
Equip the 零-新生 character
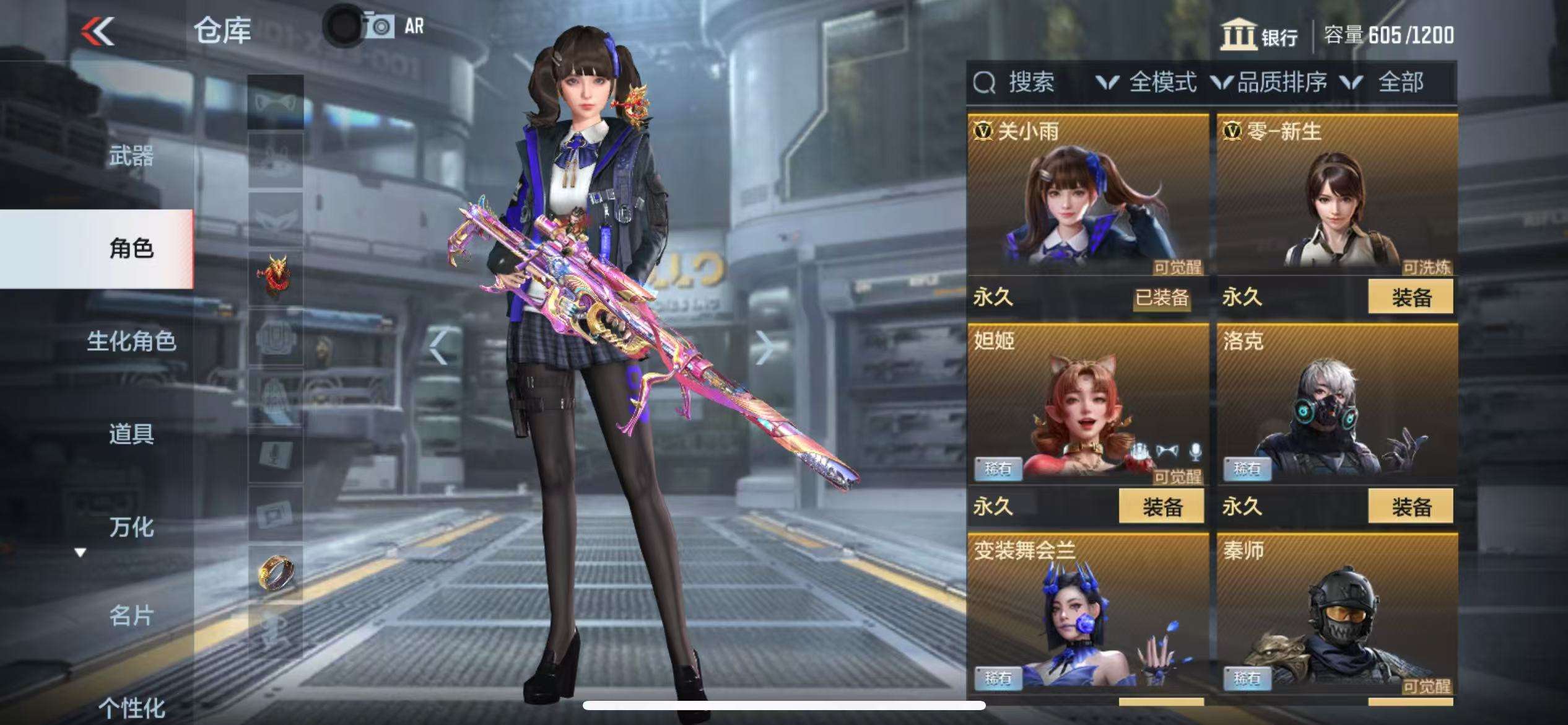1410,297
